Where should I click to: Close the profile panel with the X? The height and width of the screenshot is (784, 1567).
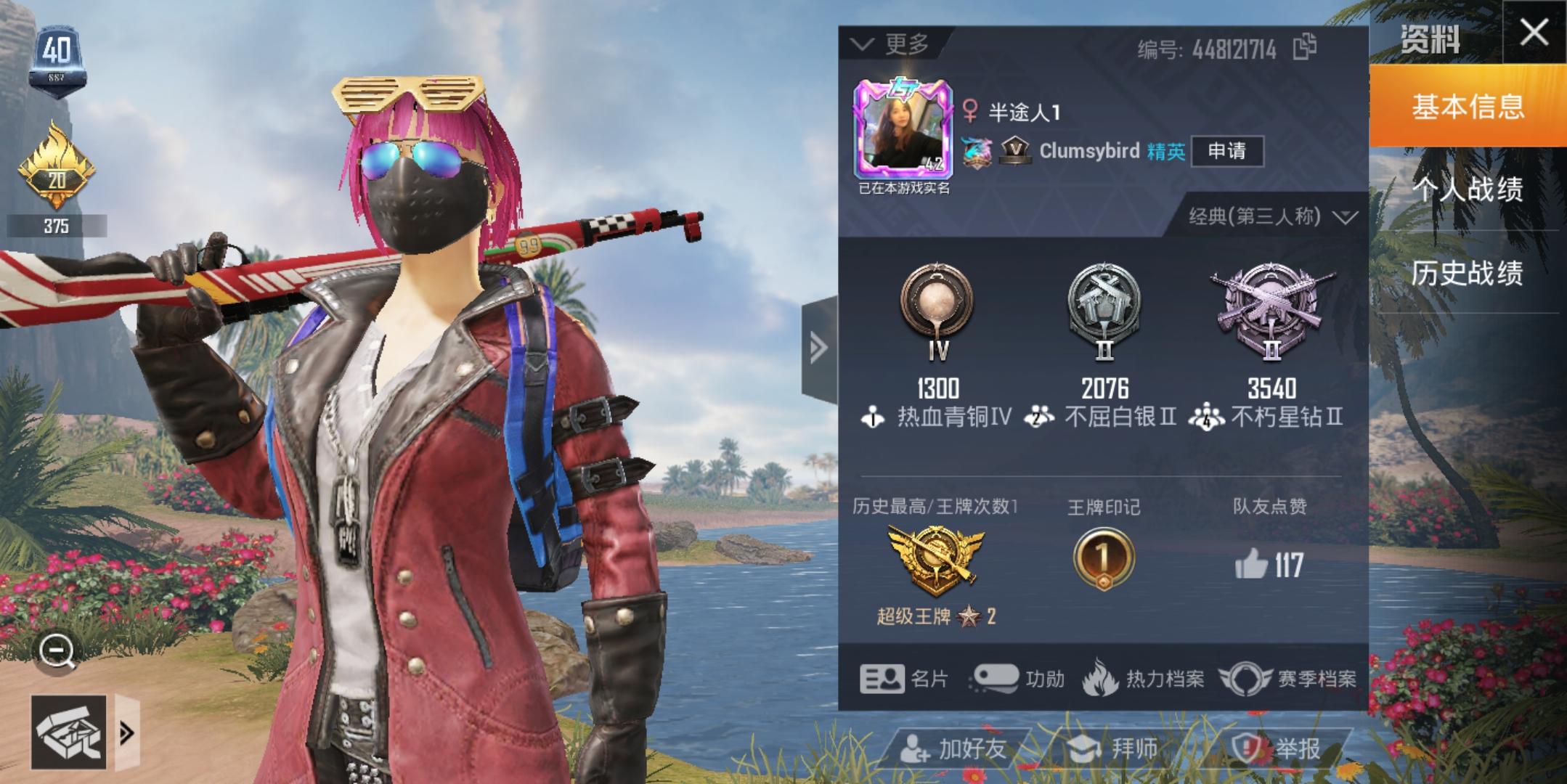tap(1534, 33)
